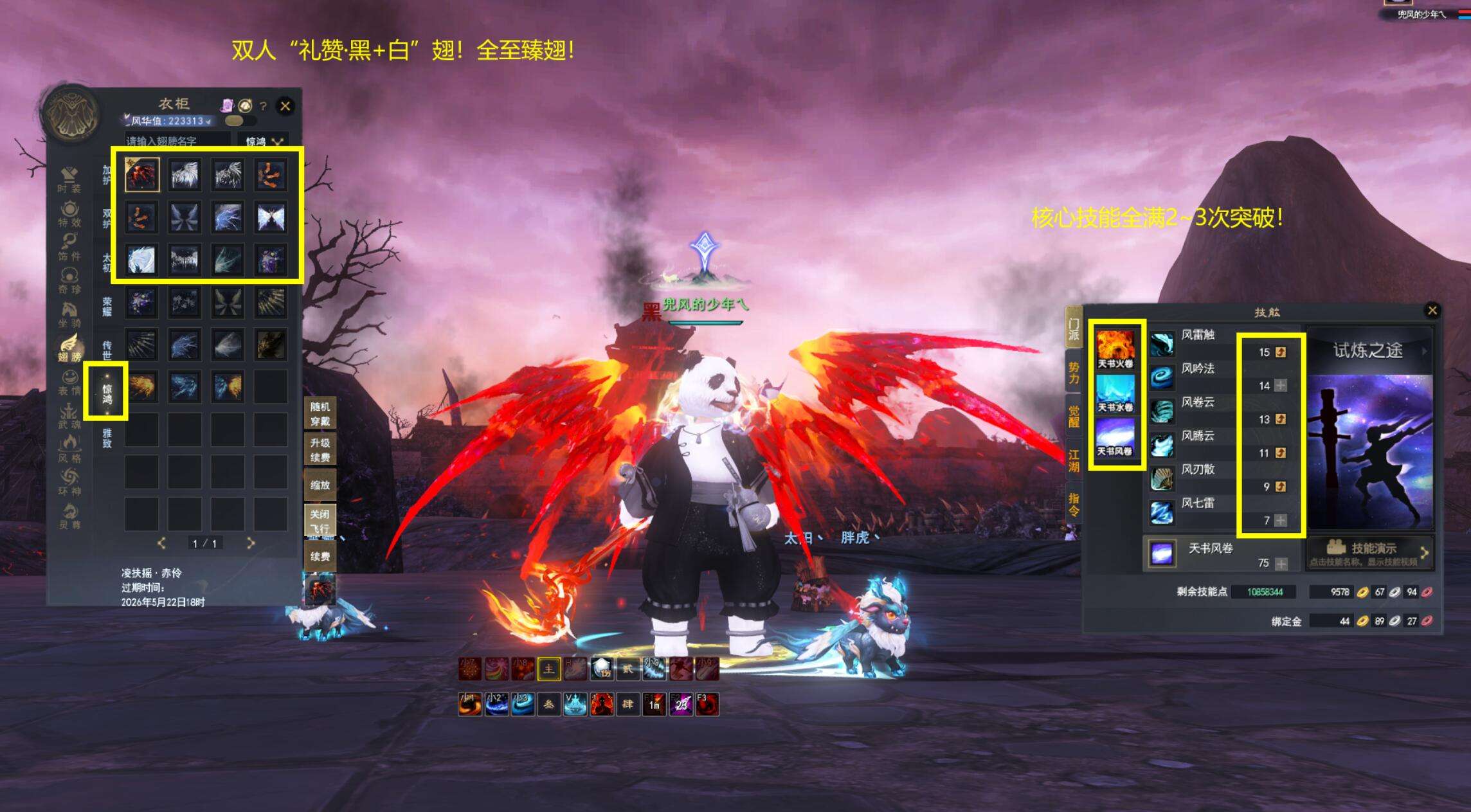Go to the next wardrobe page
This screenshot has height=812, width=1471.
click(x=251, y=543)
